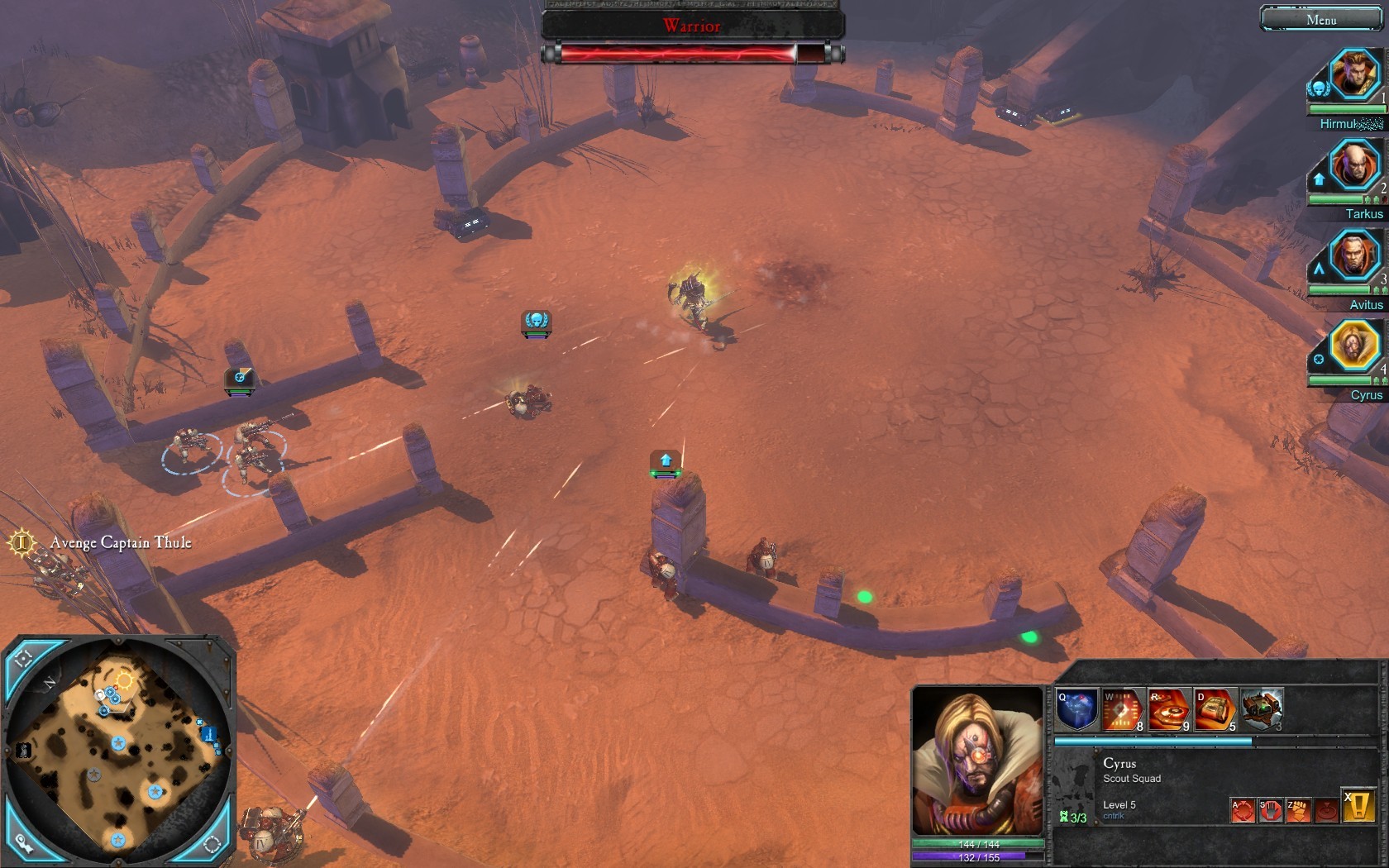Click the minimap's top-left crosshair button
The image size is (1389, 868).
[24, 659]
